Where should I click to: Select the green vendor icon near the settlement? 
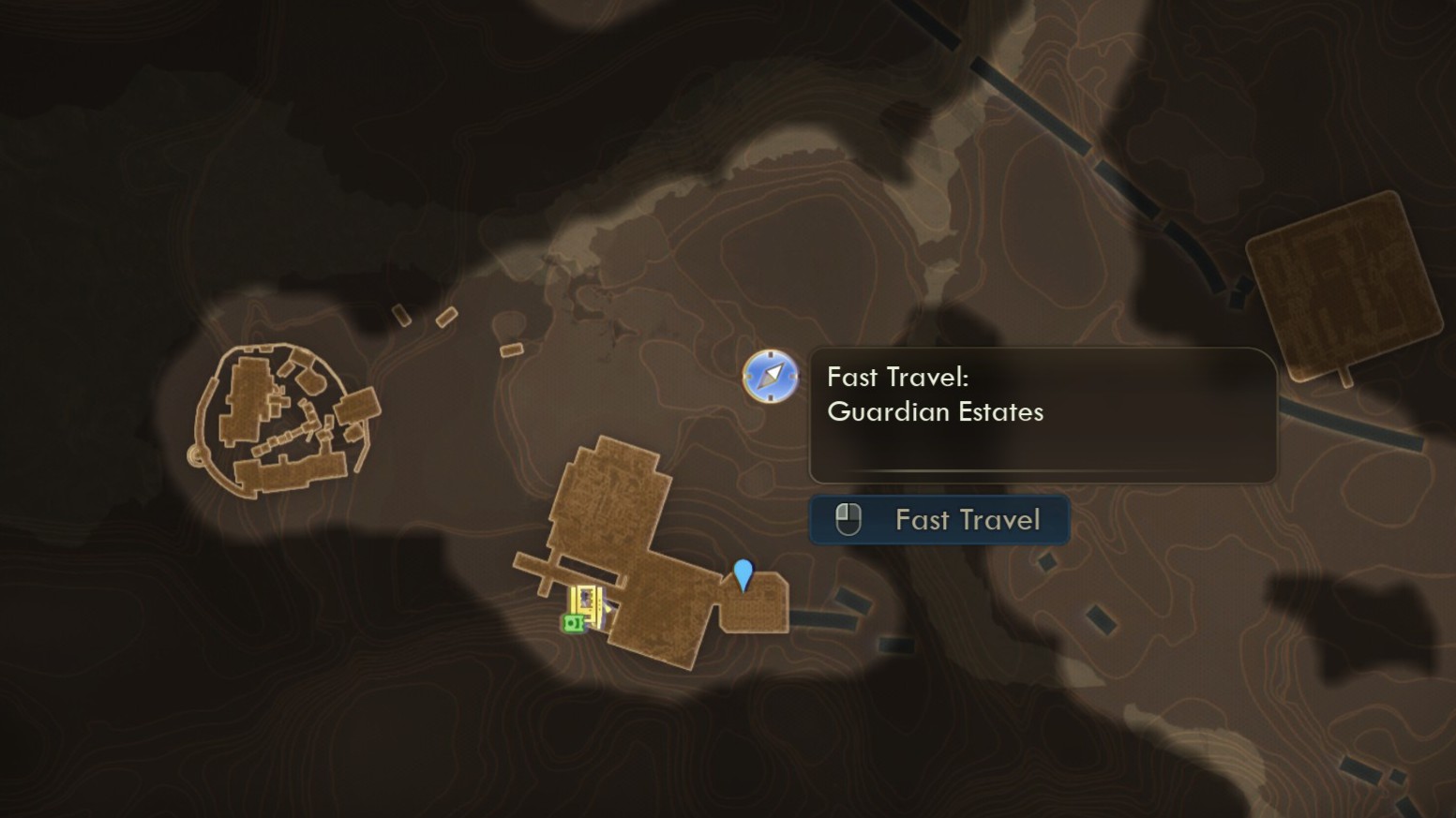[x=573, y=622]
